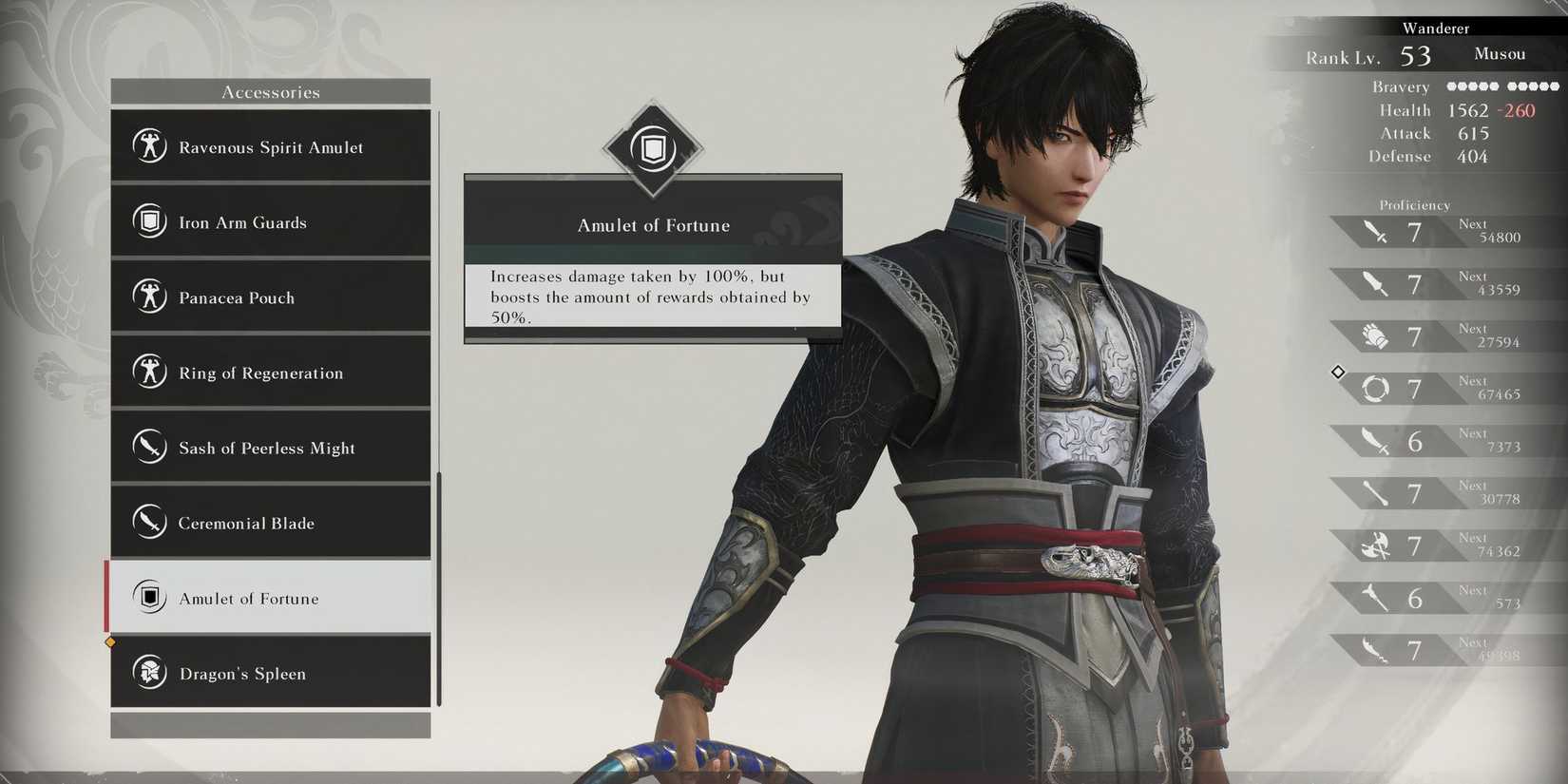Choose the Ring of Regeneration

[270, 373]
